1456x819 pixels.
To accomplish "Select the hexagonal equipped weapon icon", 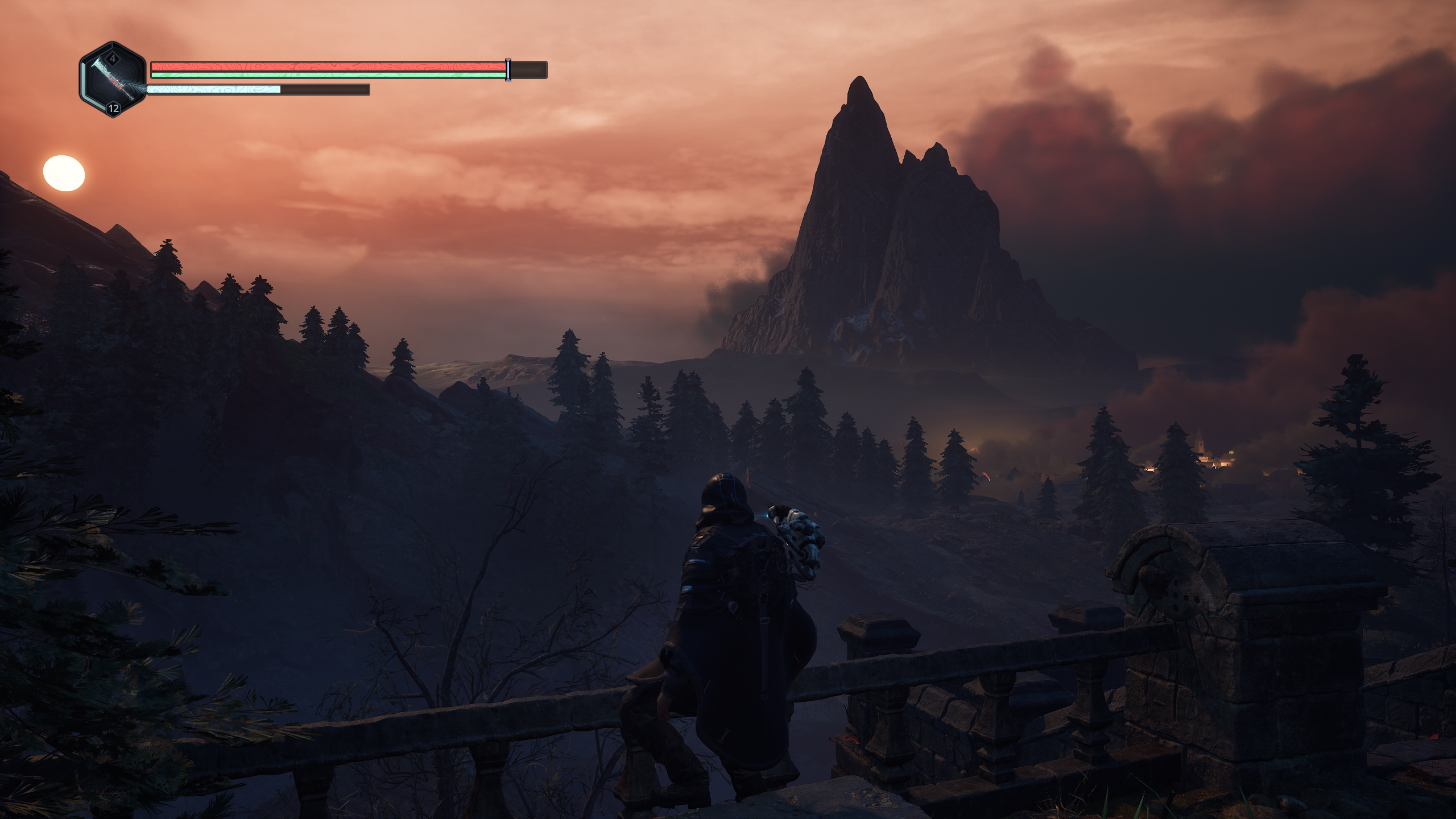I will coord(113,80).
